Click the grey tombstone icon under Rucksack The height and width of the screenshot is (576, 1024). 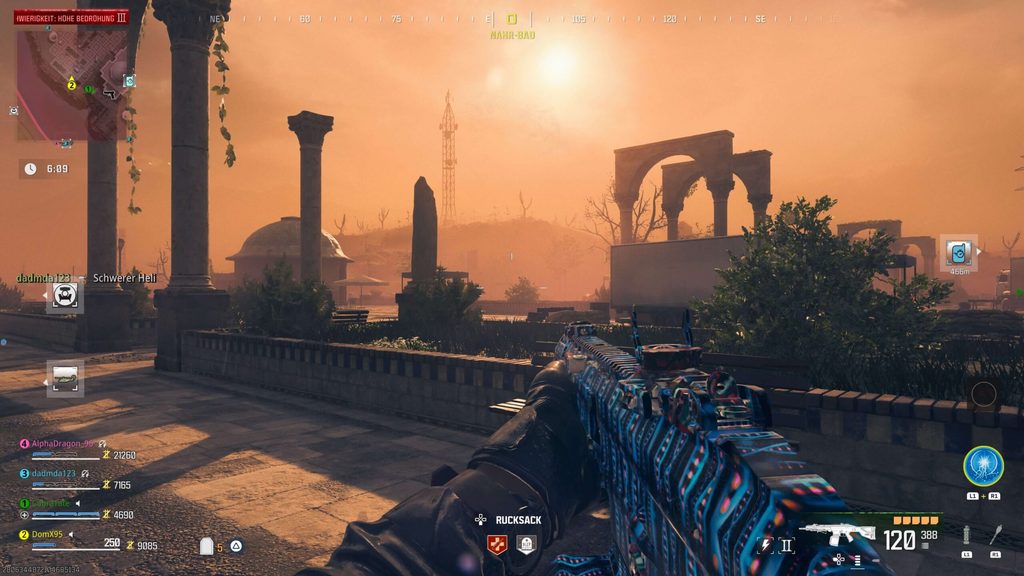[526, 544]
